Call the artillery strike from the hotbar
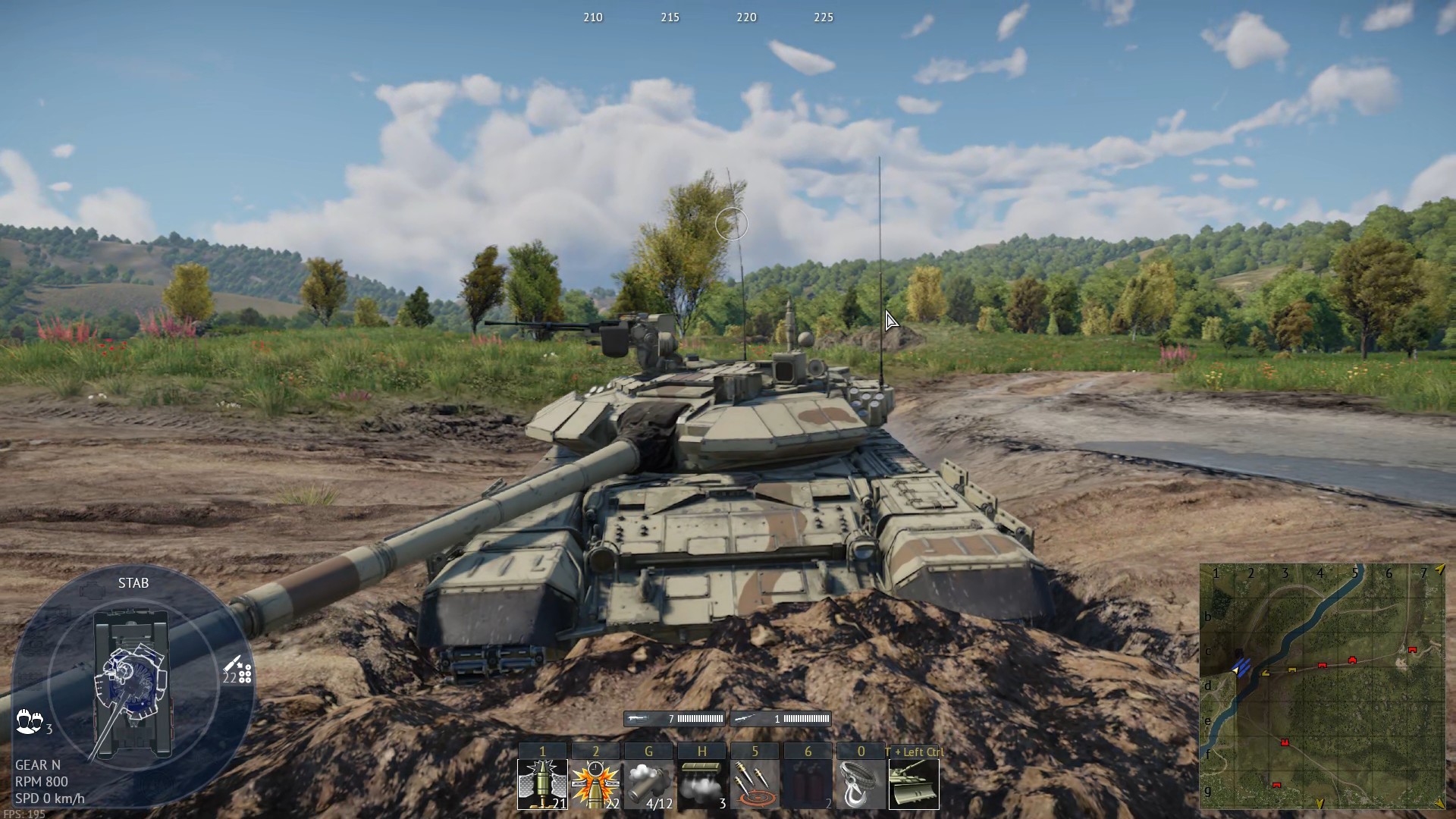This screenshot has height=819, width=1456. pyautogui.click(x=755, y=783)
